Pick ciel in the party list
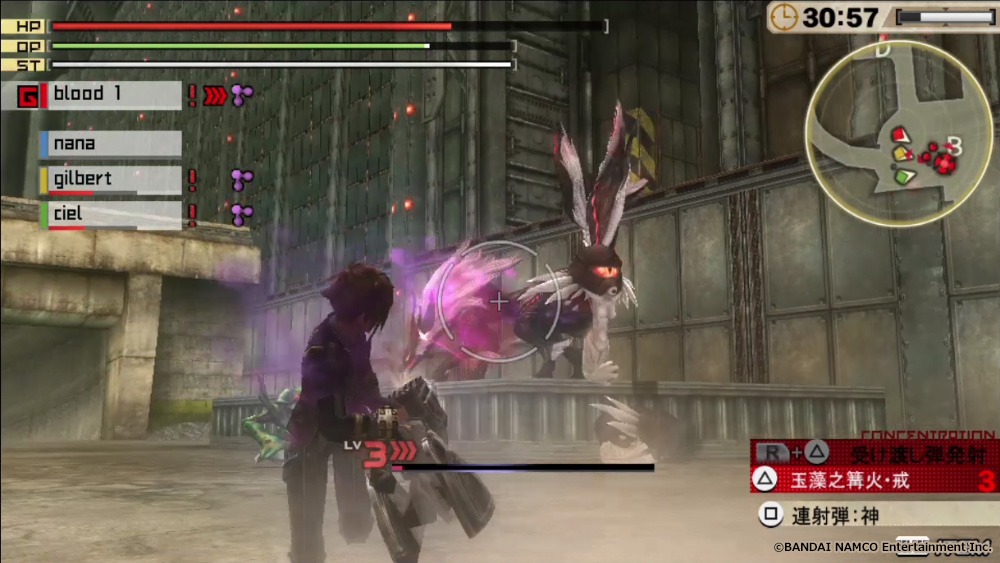 tap(110, 215)
